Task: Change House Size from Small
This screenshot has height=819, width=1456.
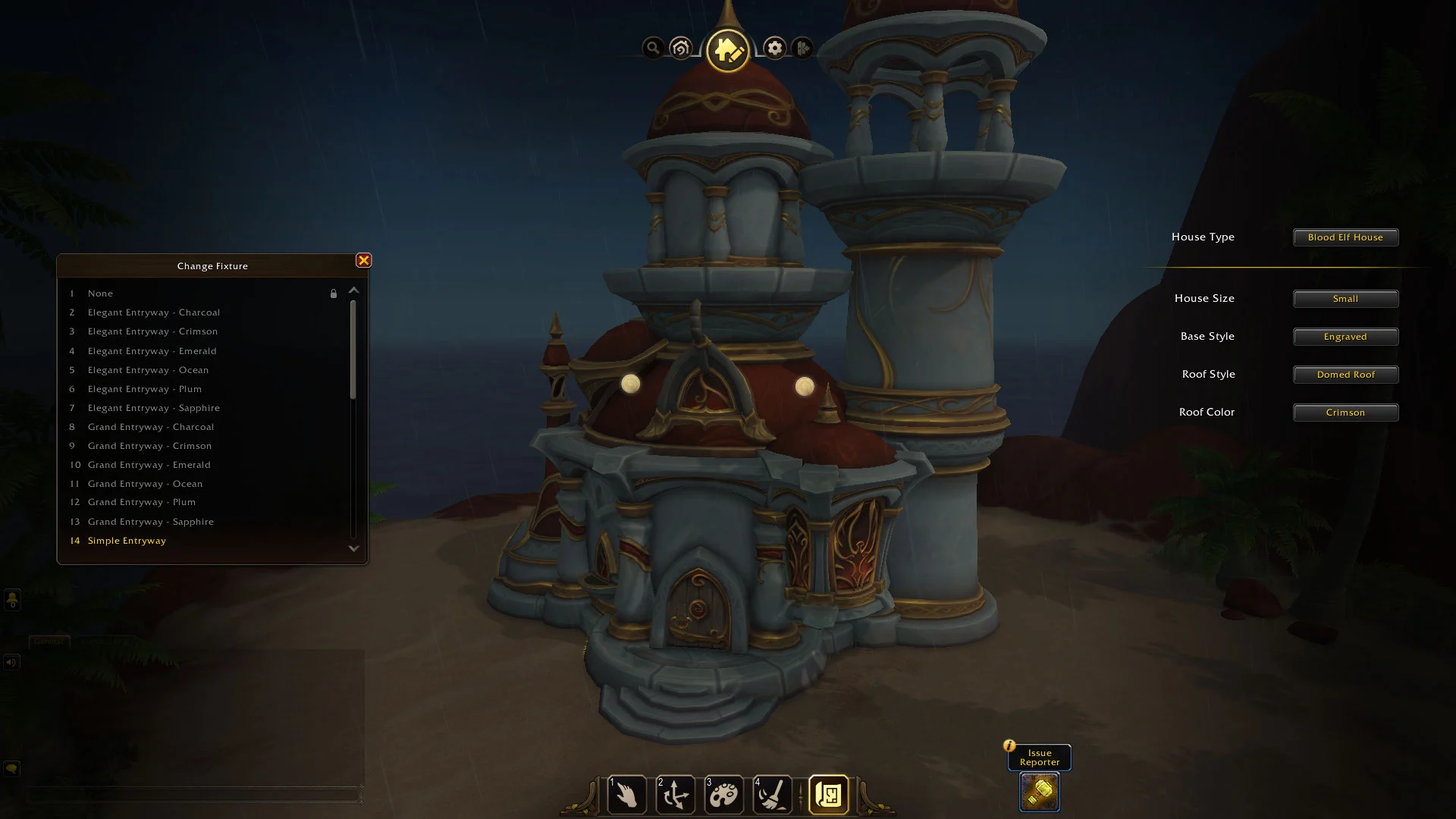Action: click(1345, 299)
